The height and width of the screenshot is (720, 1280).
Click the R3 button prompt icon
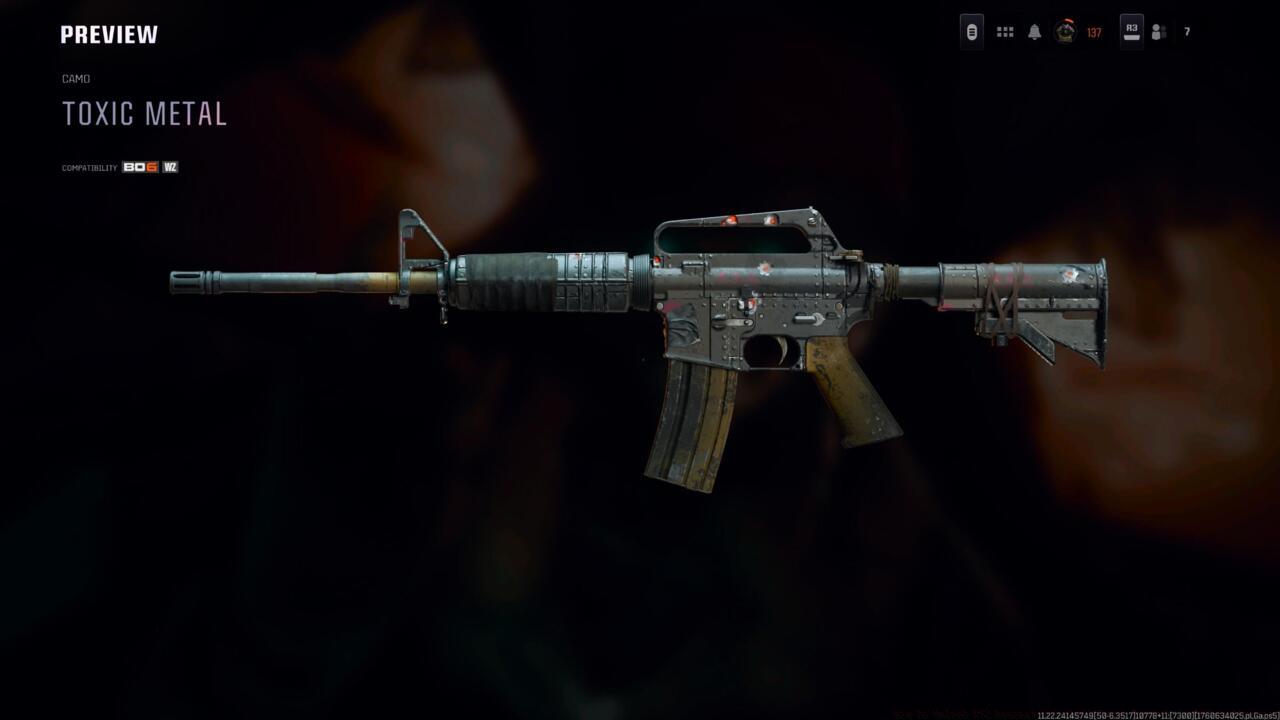click(1131, 31)
